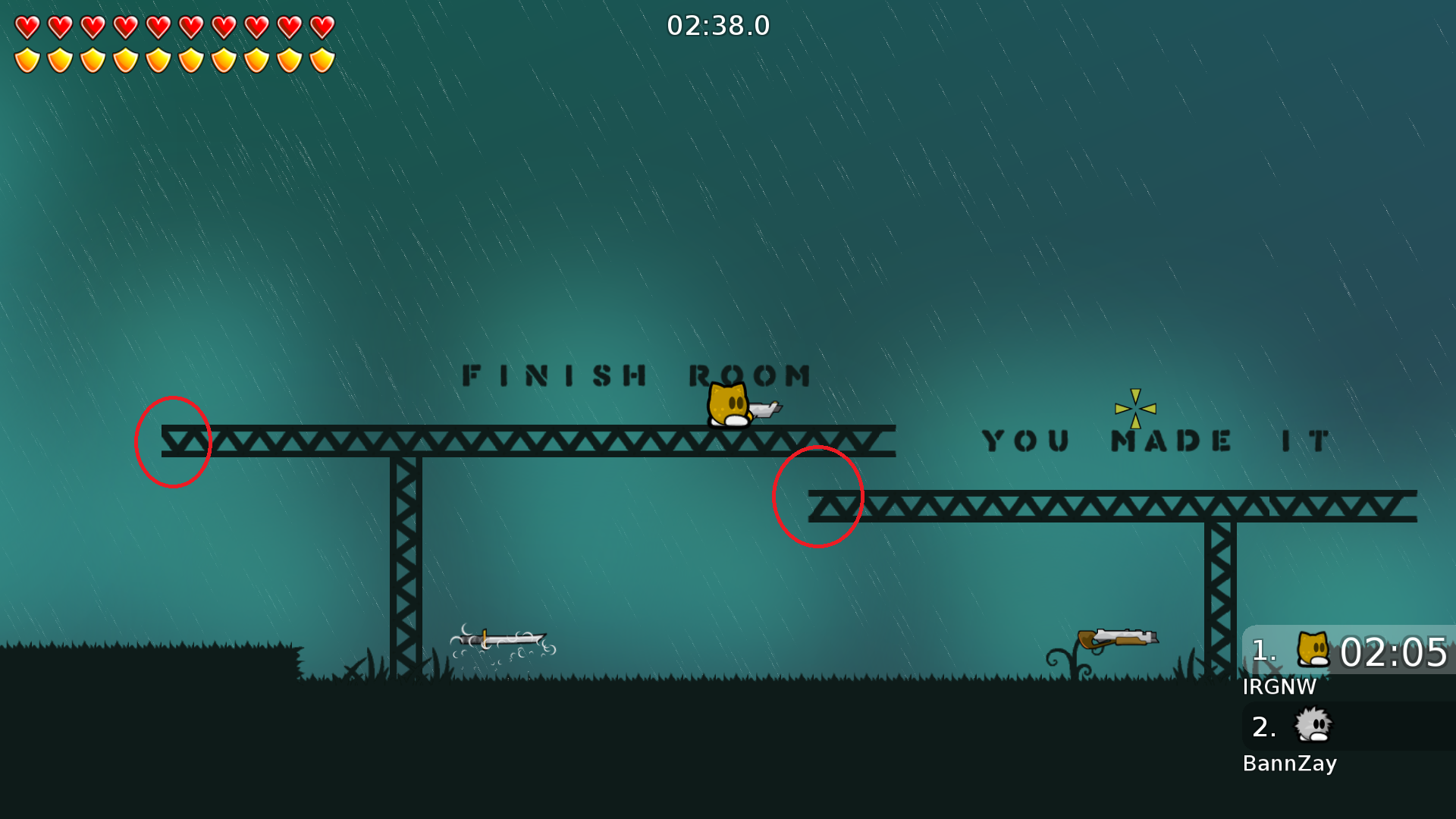Toggle the fifth heart in the health display
Screen dimensions: 1456x819
pos(158,29)
